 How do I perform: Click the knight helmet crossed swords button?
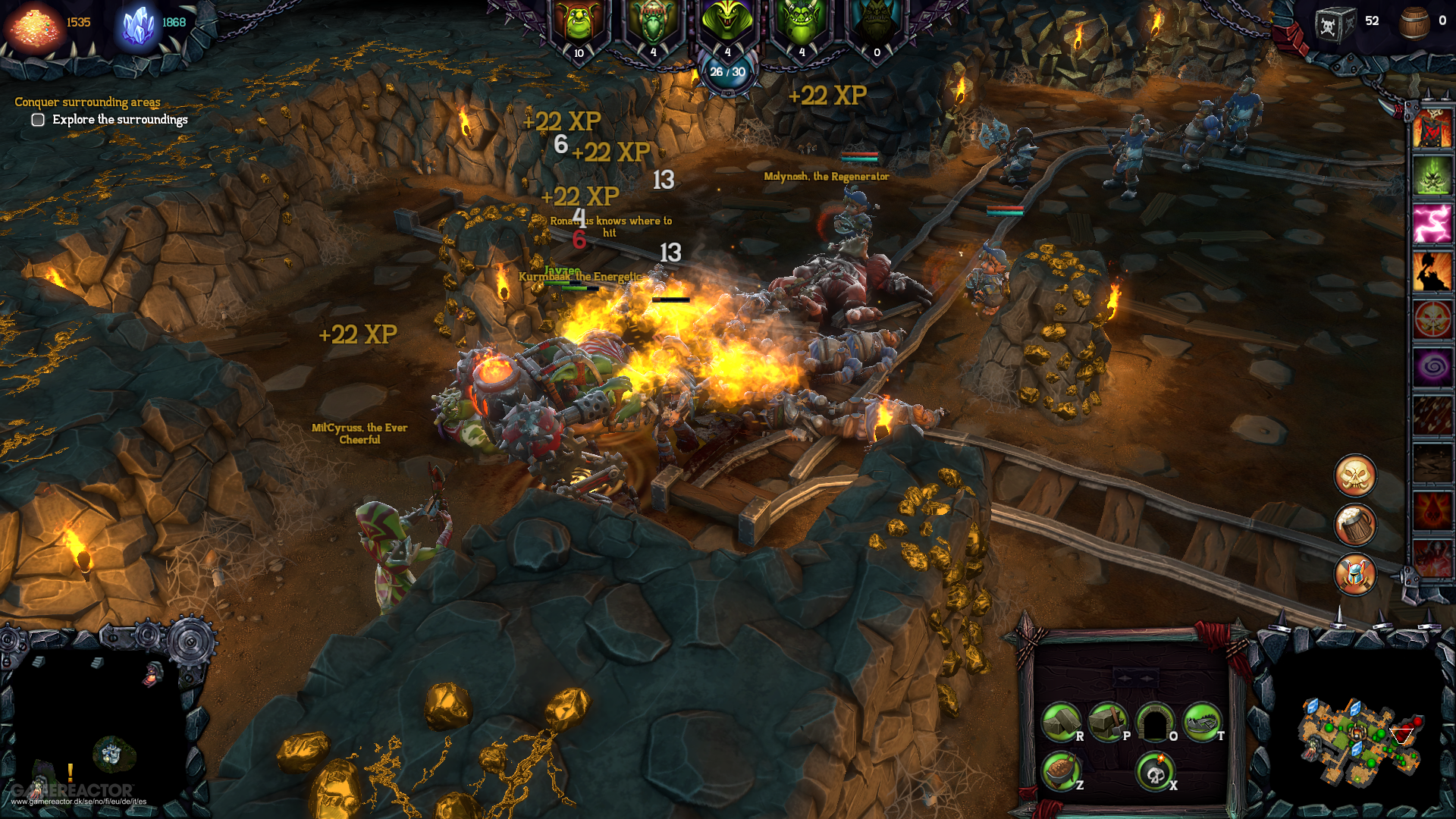1354,574
